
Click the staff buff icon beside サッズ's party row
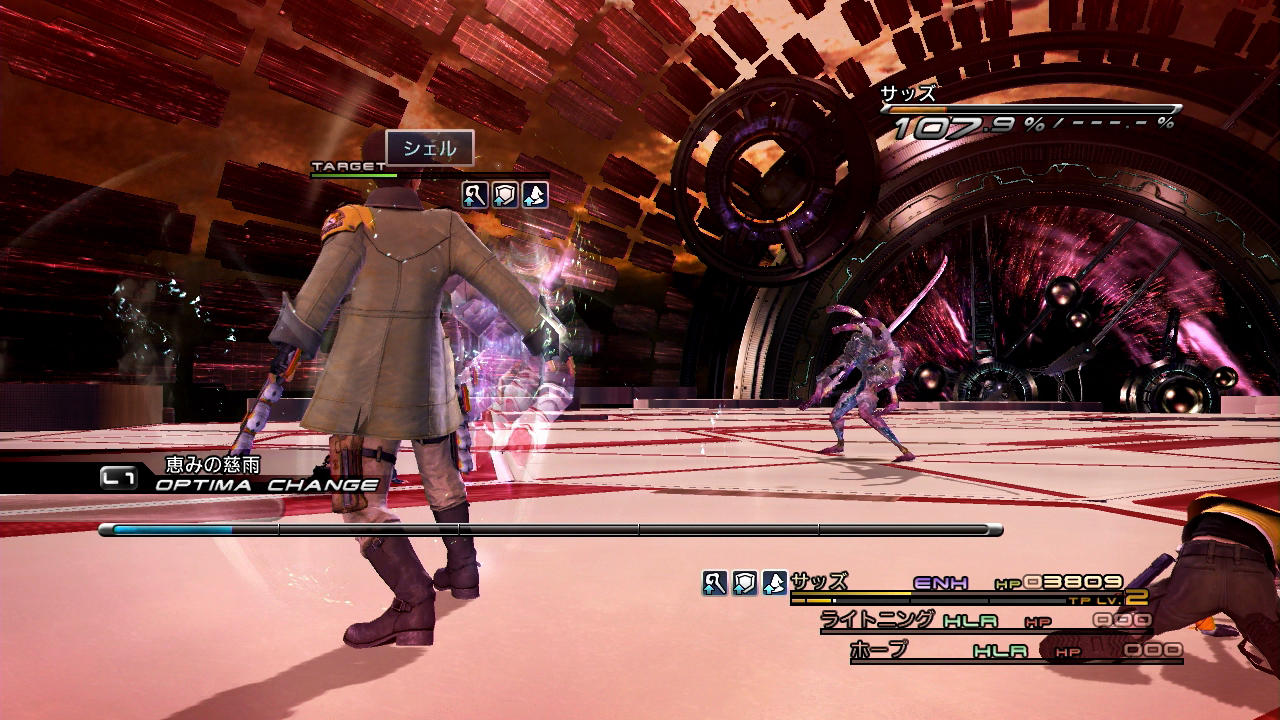[x=714, y=583]
